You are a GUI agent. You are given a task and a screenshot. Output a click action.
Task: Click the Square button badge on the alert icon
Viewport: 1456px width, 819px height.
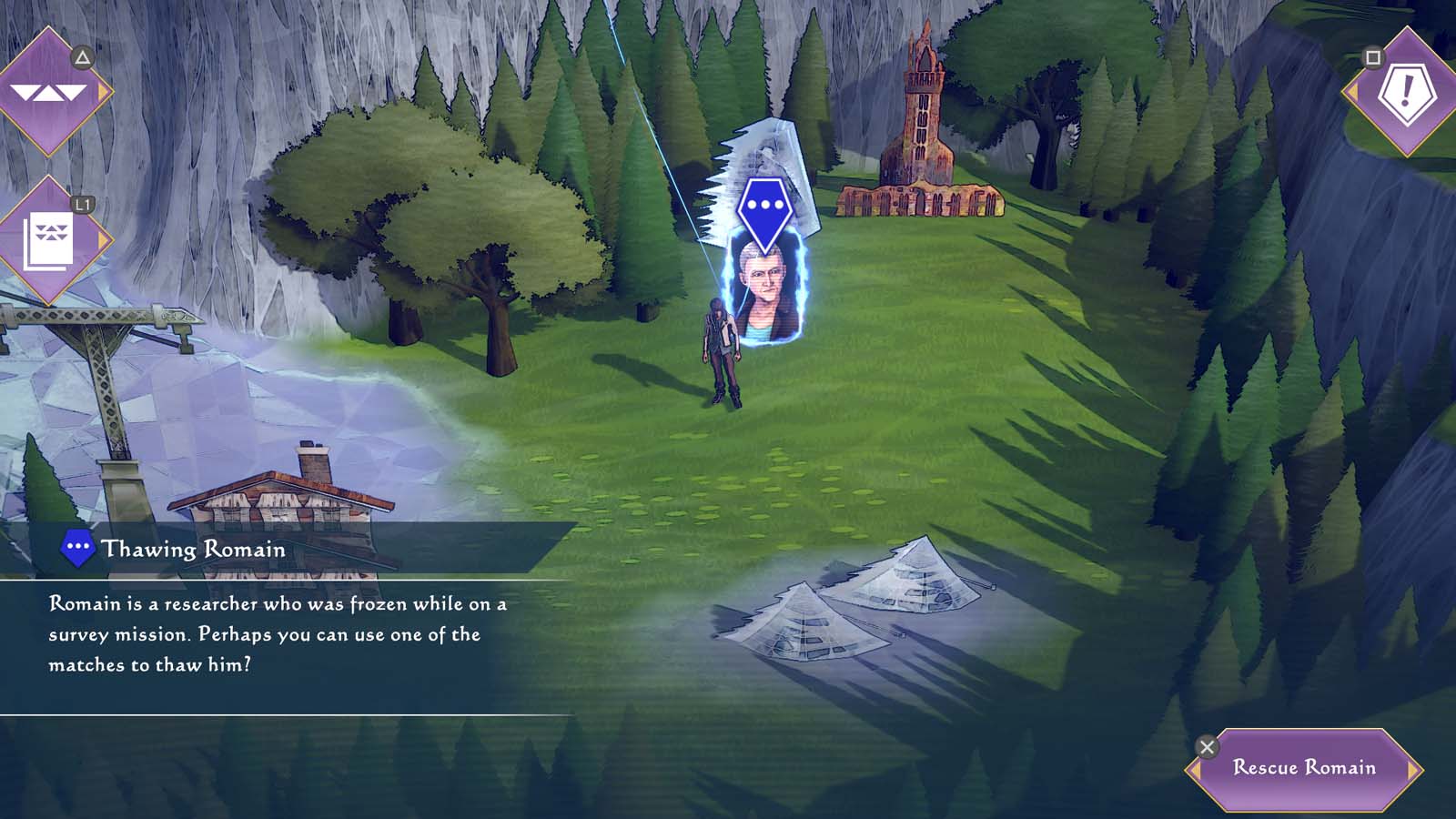tap(1373, 57)
